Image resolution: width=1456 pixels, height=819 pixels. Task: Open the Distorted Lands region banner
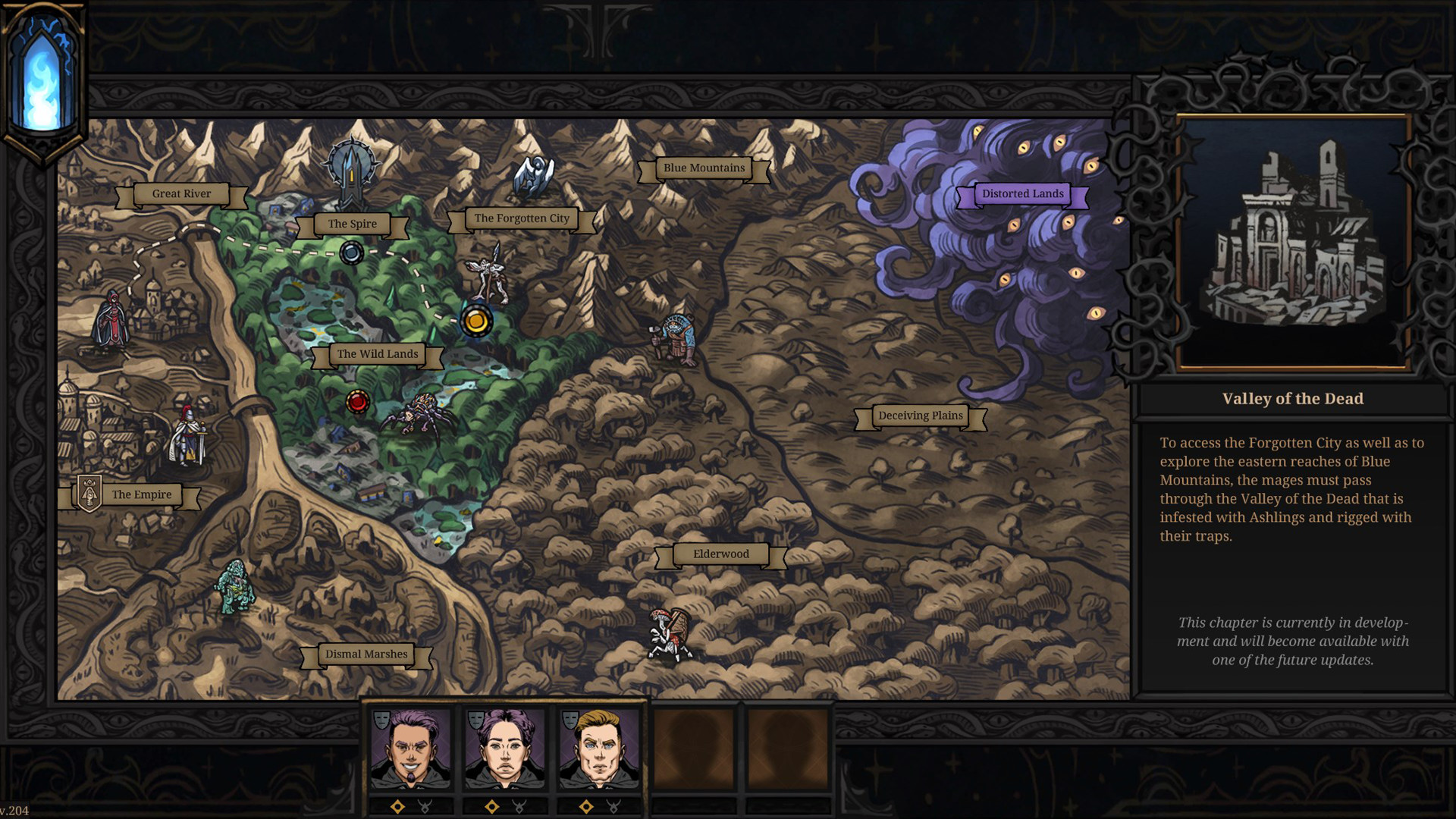tap(1024, 194)
